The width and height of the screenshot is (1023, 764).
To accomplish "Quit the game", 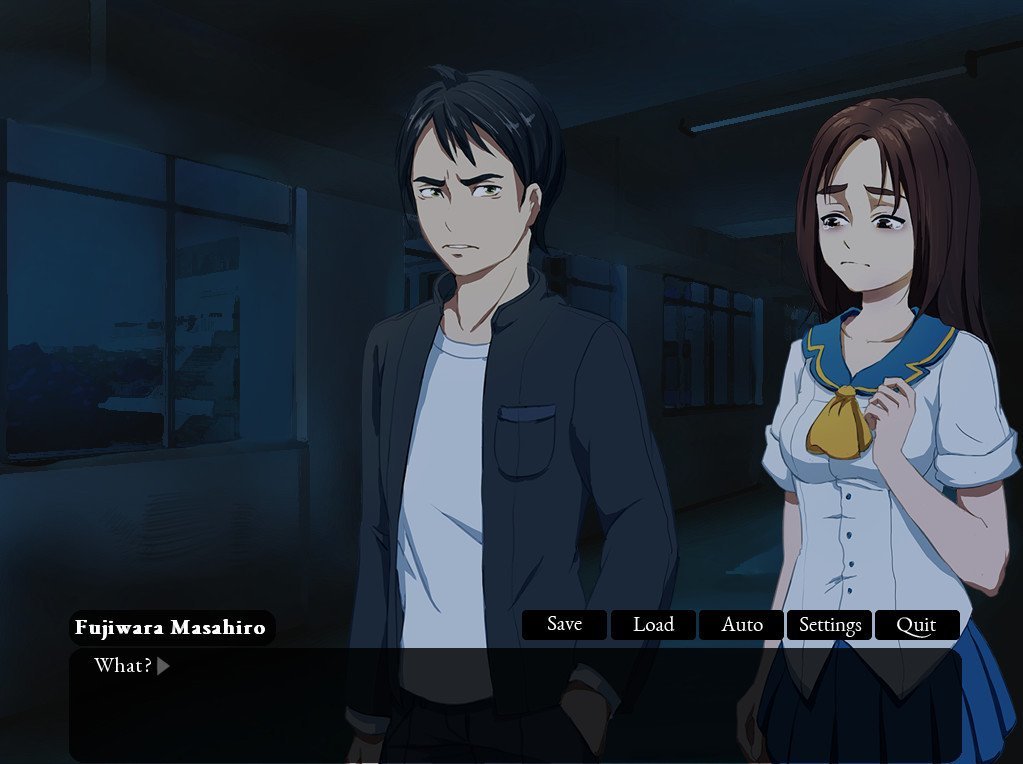I will tap(916, 625).
